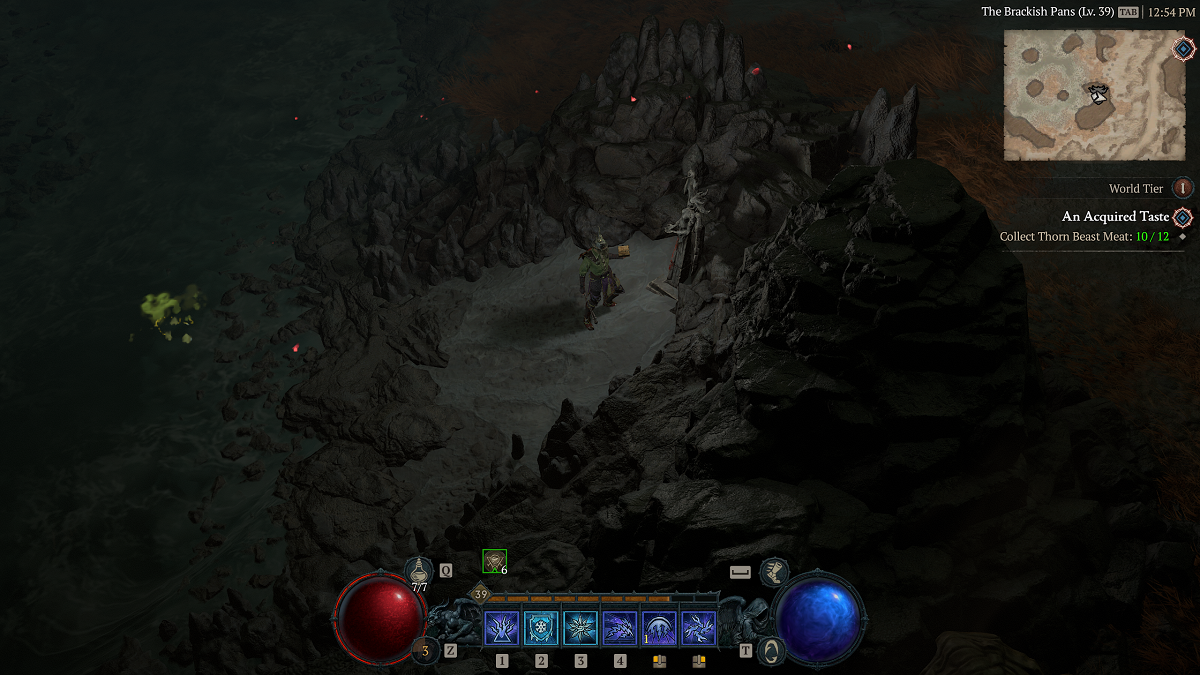
Task: Select the An Acquired Taste quest tracker
Action: pos(1113,217)
